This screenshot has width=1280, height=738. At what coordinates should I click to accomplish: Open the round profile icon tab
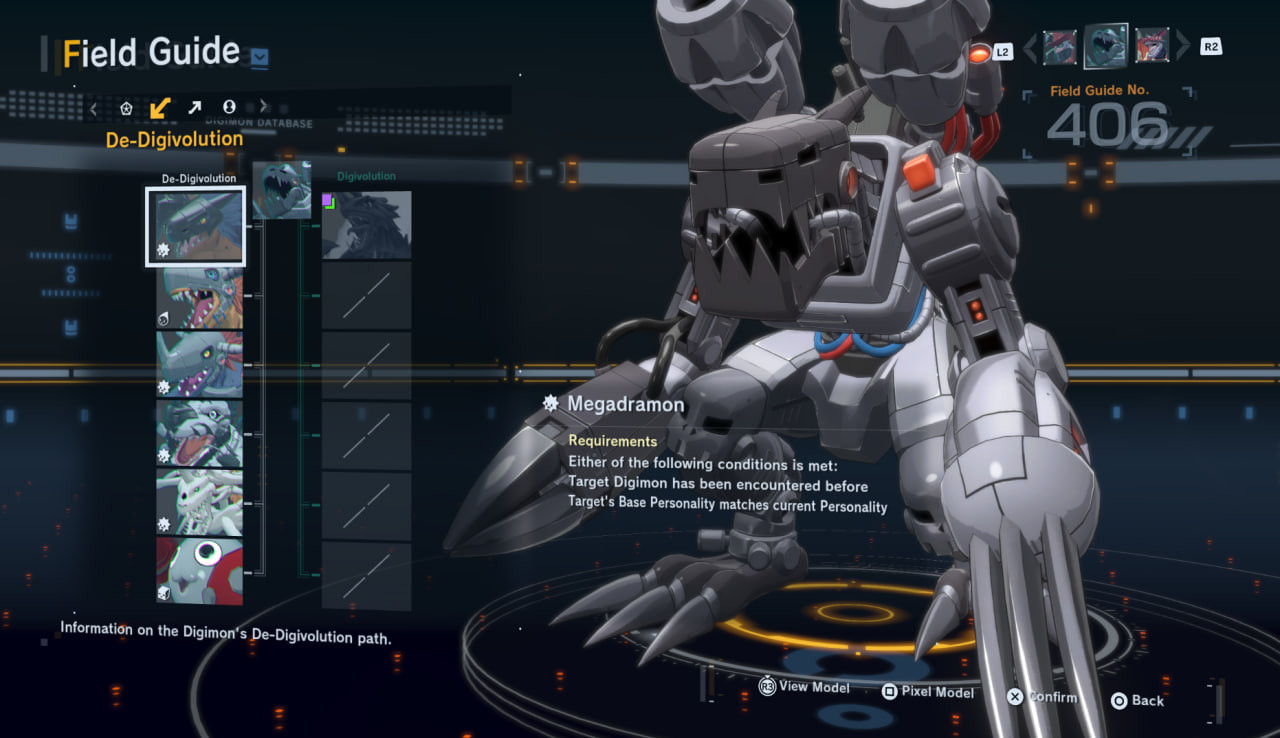click(229, 107)
